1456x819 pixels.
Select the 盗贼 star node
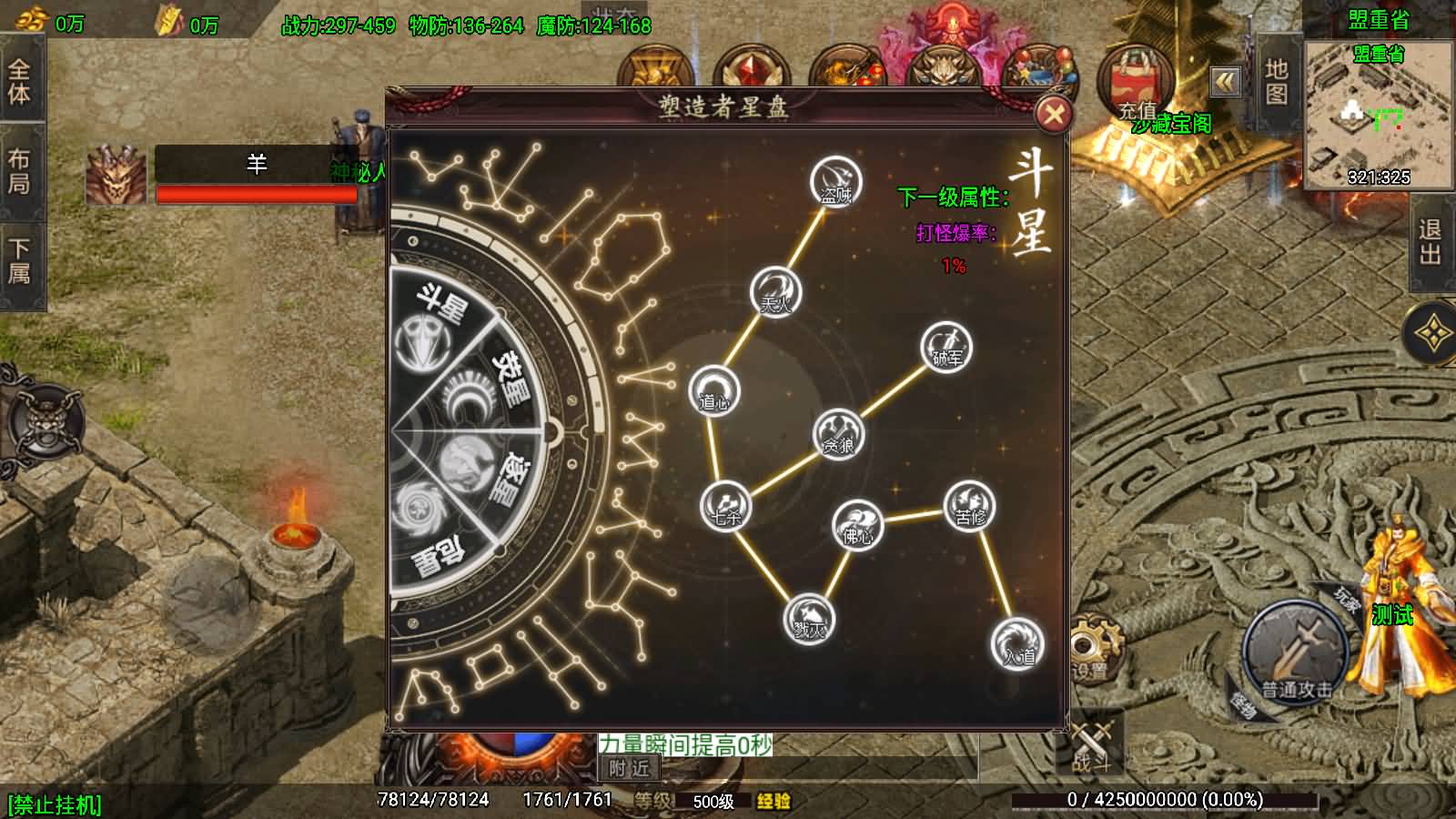(835, 181)
